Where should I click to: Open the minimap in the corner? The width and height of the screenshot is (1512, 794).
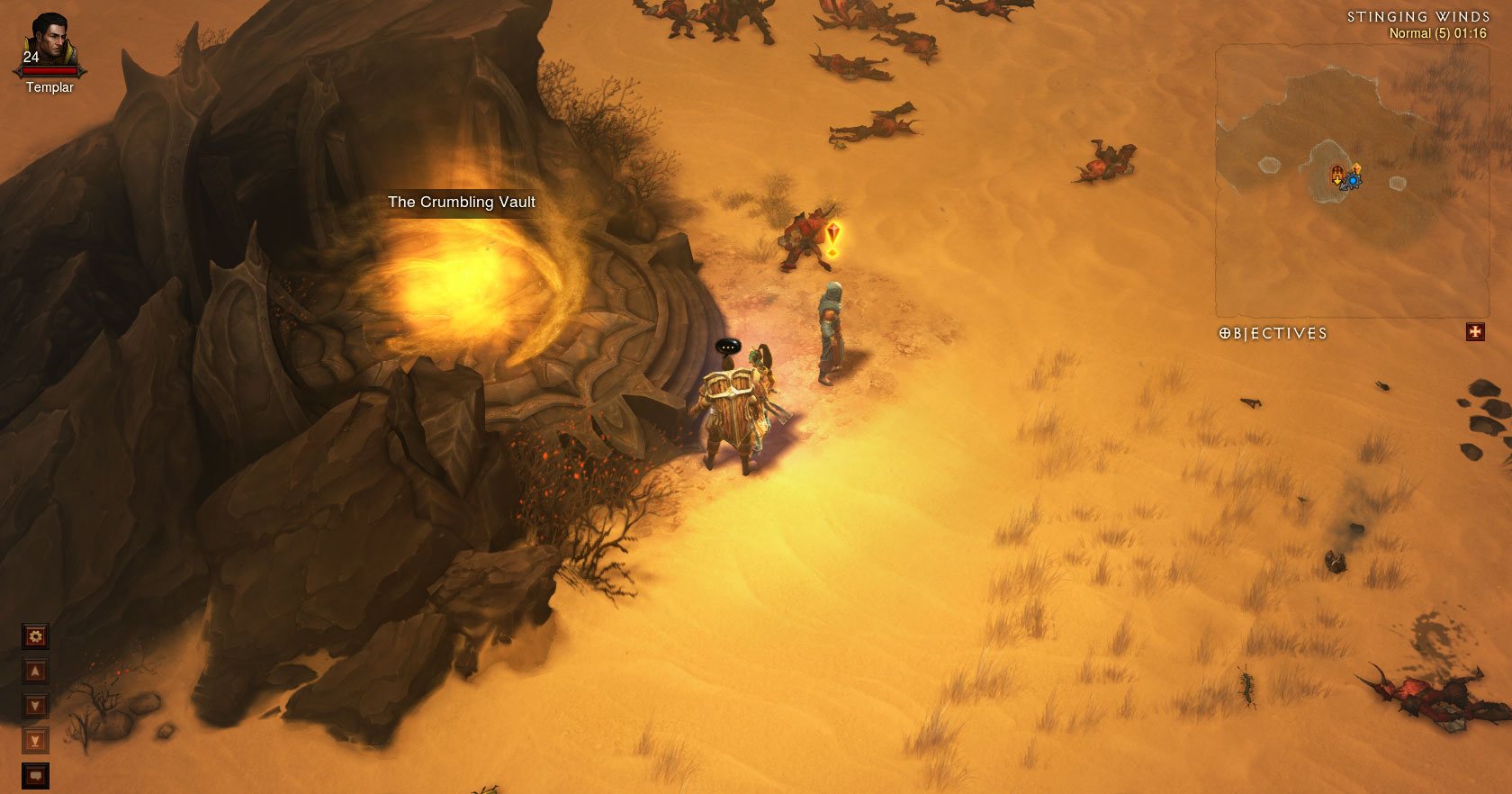coord(1350,180)
